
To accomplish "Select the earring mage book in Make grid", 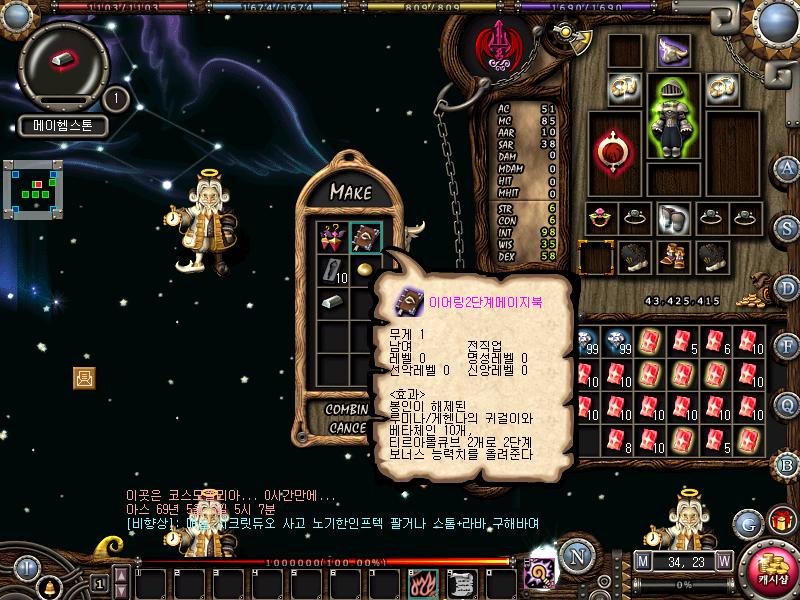I will [x=364, y=238].
